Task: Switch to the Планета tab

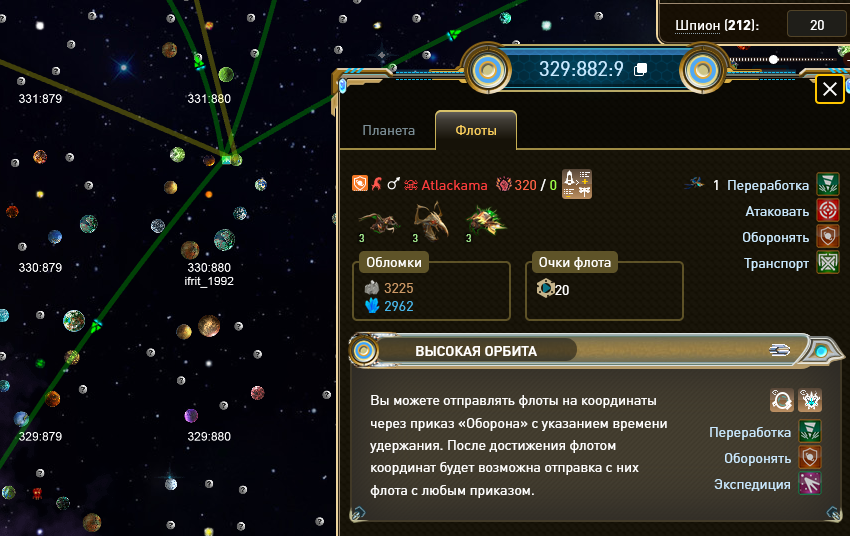Action: coord(388,130)
